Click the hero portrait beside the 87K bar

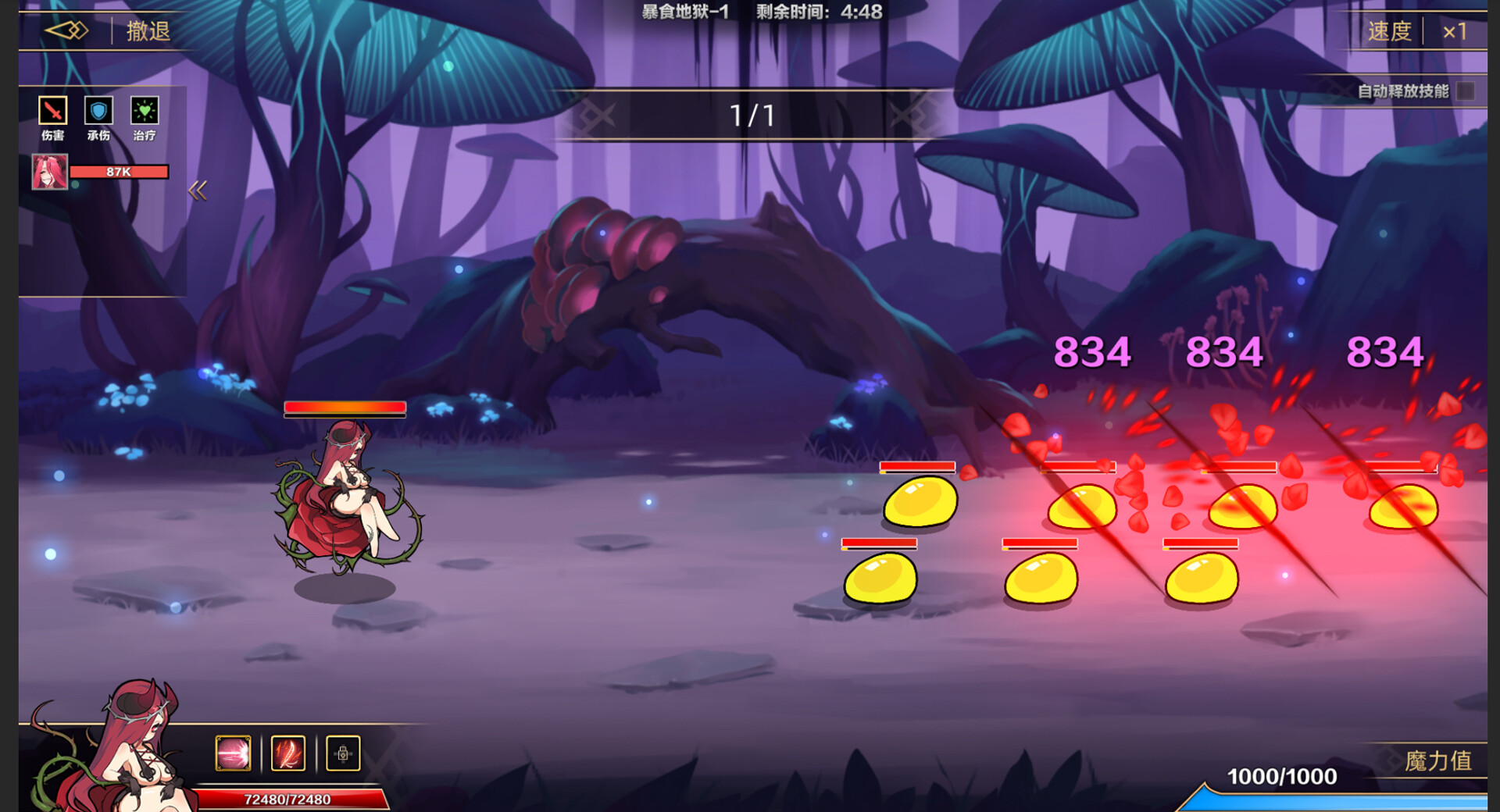coord(49,171)
